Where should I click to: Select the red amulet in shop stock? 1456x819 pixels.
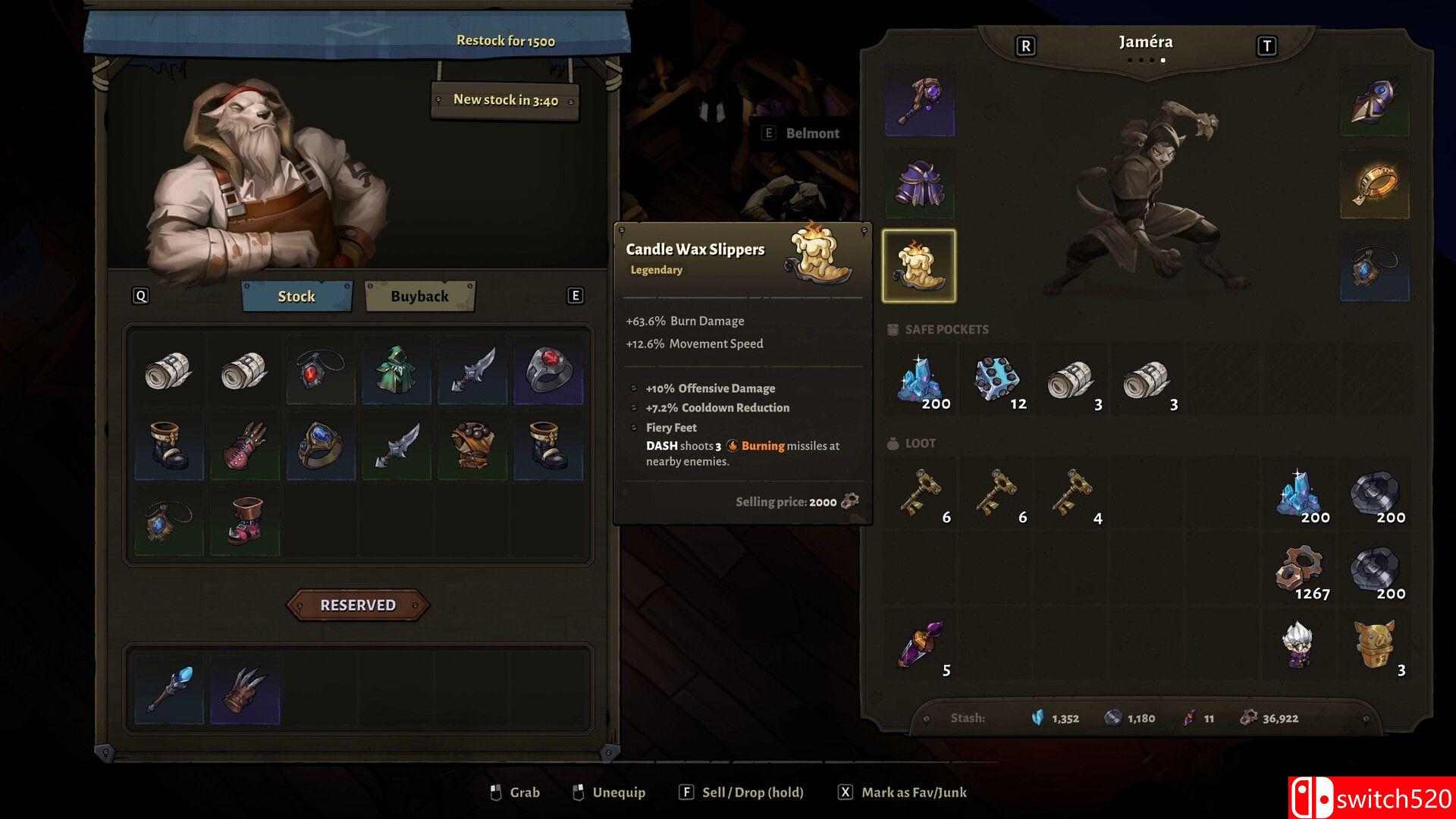320,370
